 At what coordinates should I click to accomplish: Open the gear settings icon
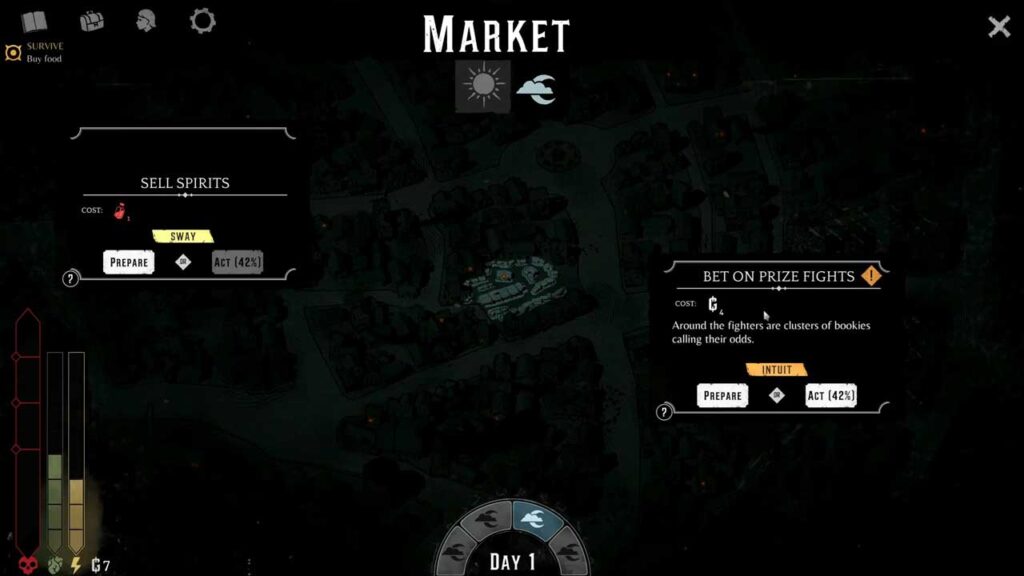[203, 20]
